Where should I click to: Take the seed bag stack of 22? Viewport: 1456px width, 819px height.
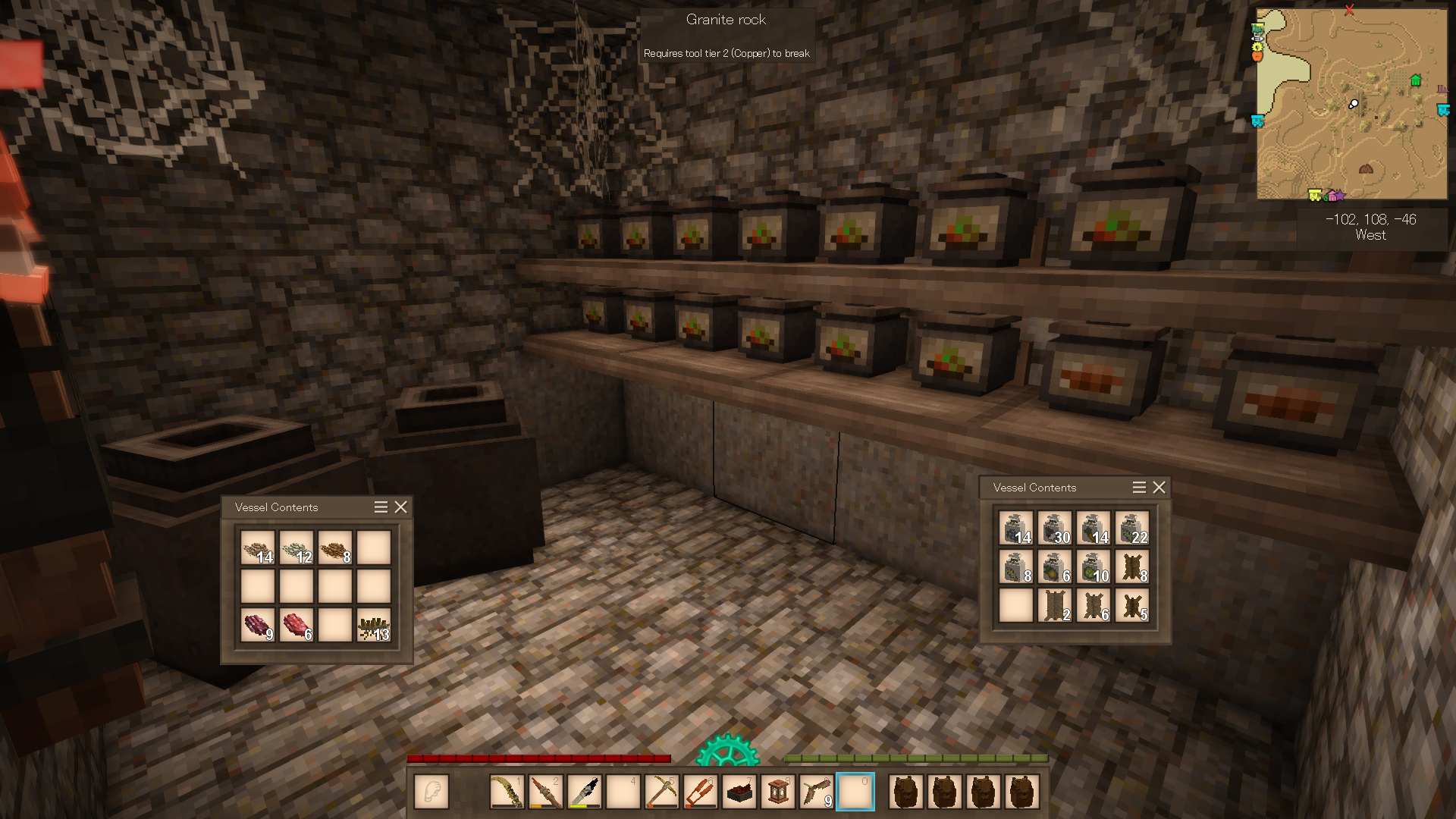pyautogui.click(x=1132, y=529)
